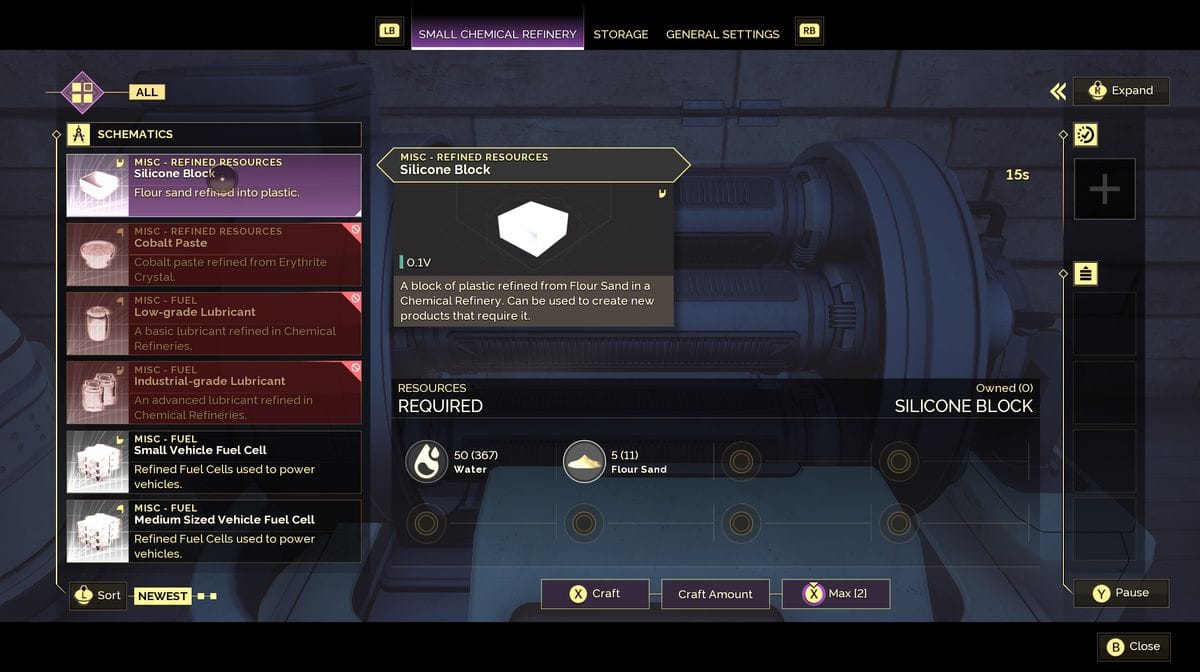Set craft amount to Max

point(836,593)
